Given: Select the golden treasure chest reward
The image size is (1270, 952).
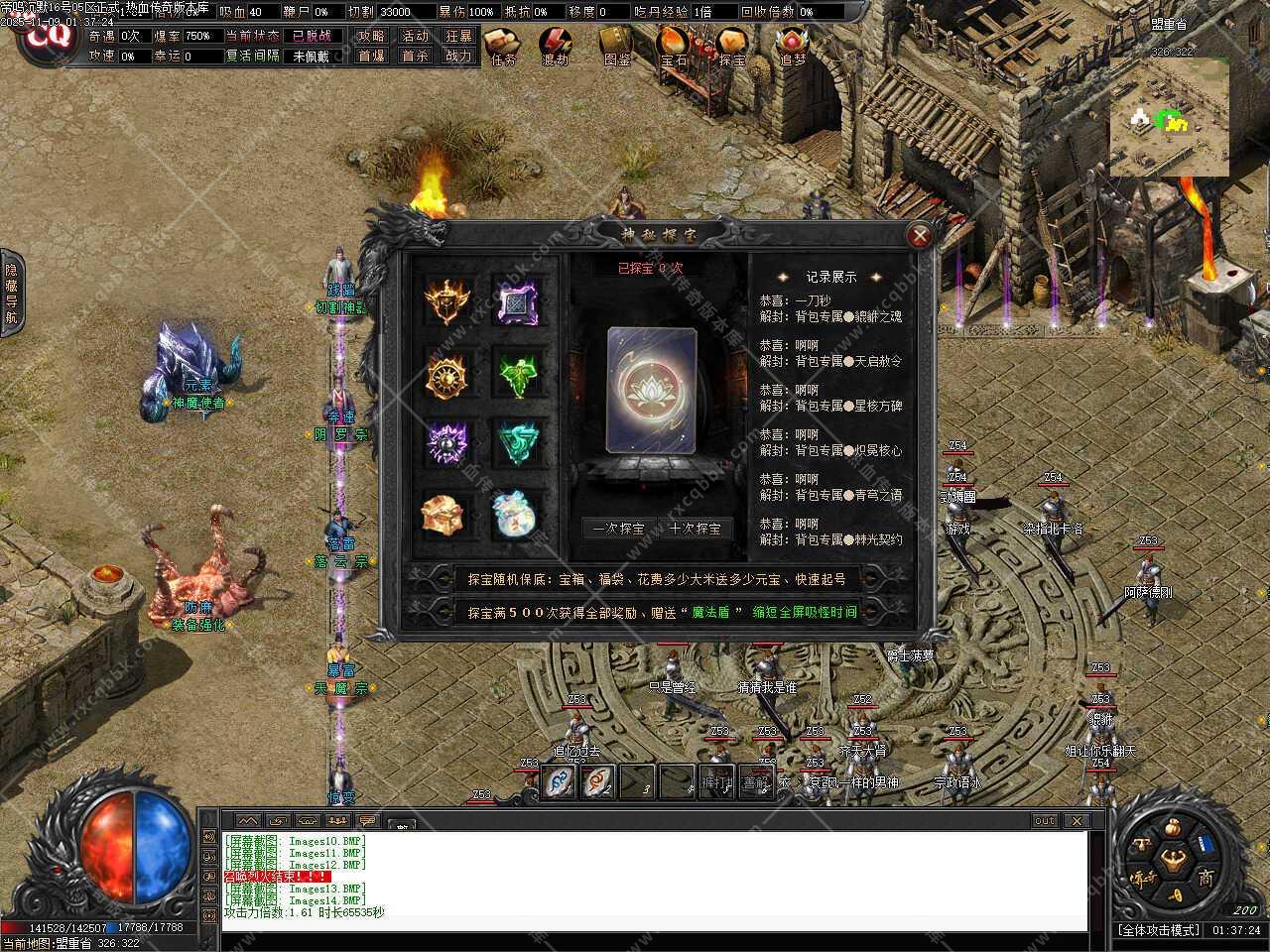Looking at the screenshot, I should (x=444, y=514).
